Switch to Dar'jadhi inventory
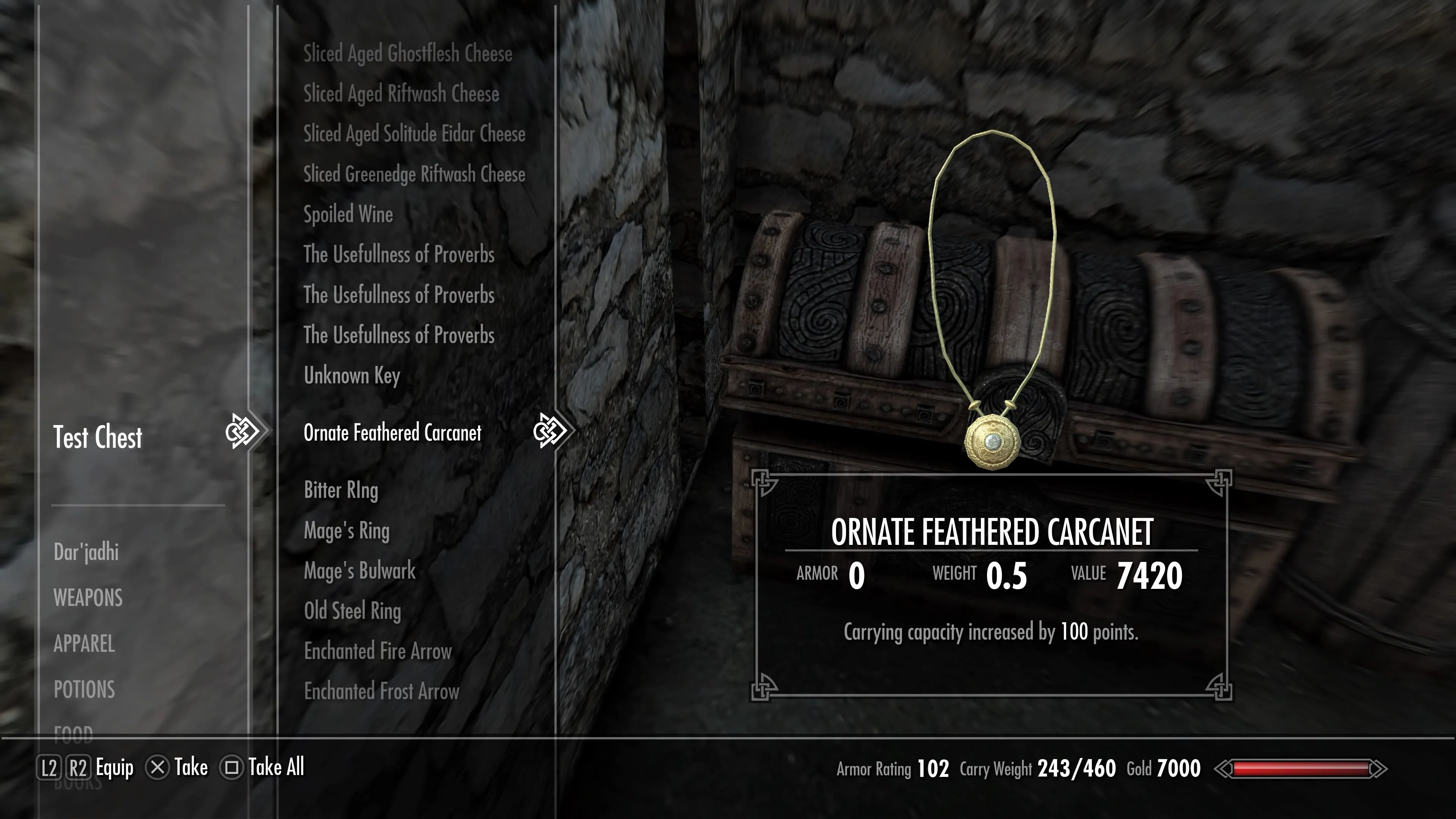This screenshot has width=1456, height=819. (x=86, y=552)
